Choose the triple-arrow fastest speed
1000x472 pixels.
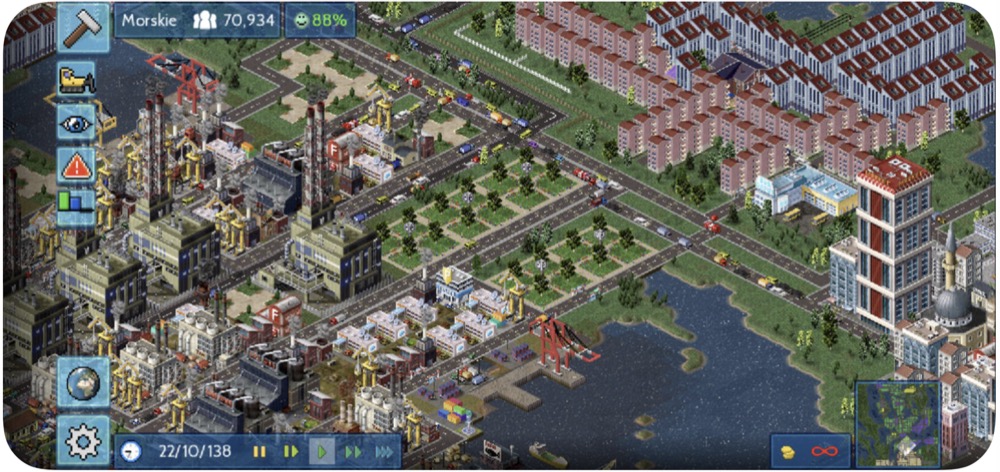pos(384,451)
